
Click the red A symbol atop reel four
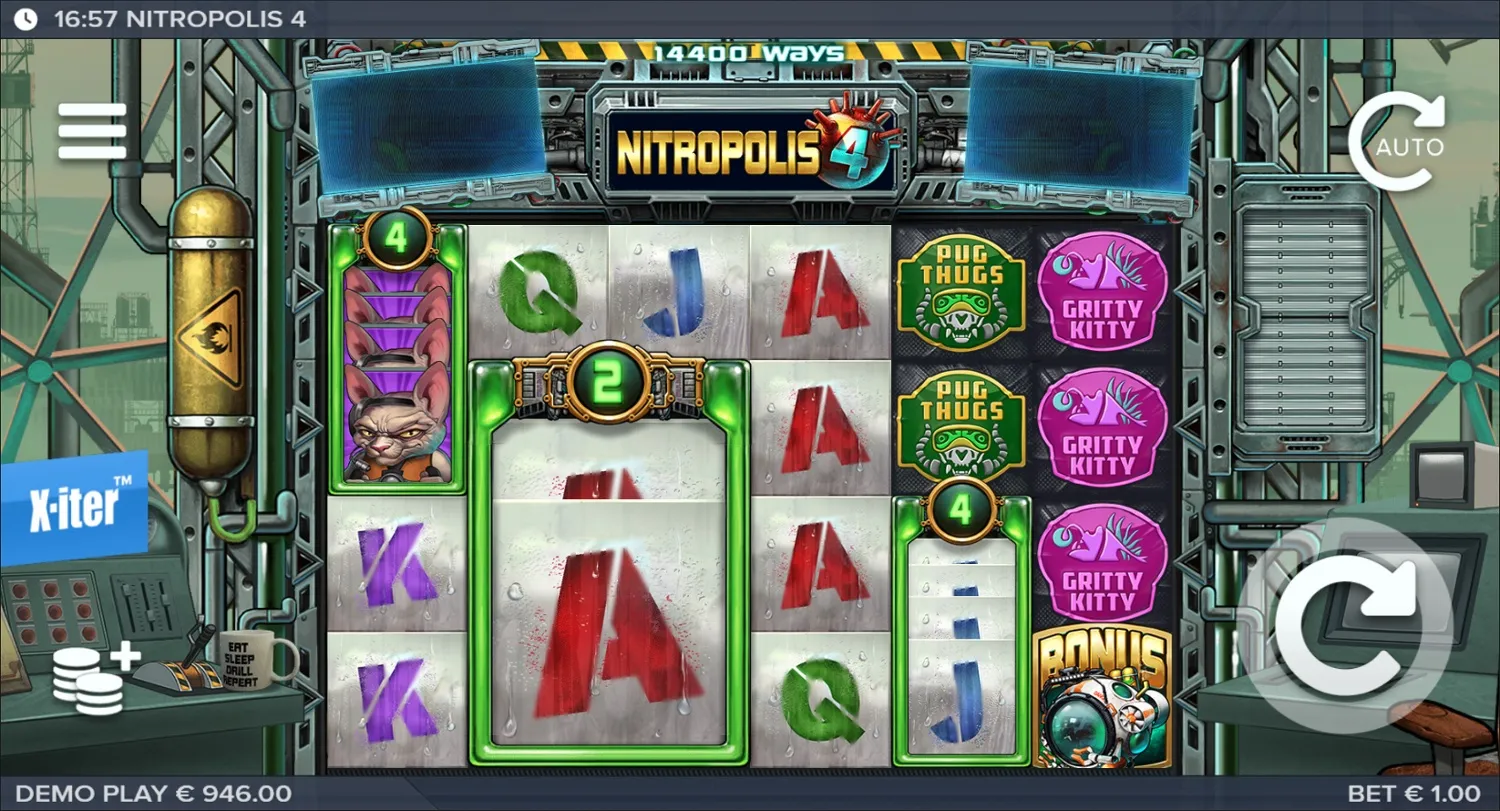[818, 290]
